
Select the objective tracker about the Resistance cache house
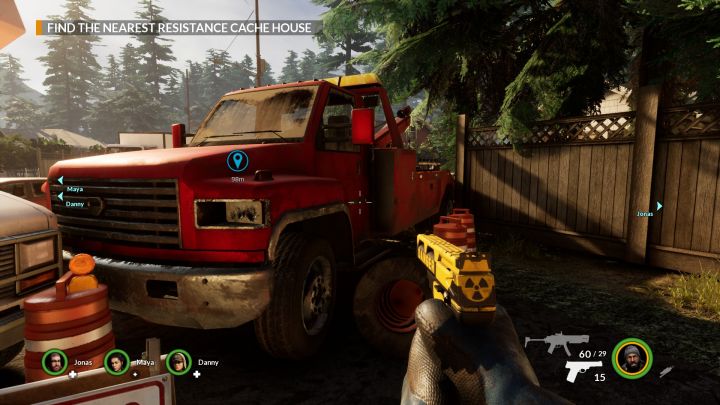[178, 27]
